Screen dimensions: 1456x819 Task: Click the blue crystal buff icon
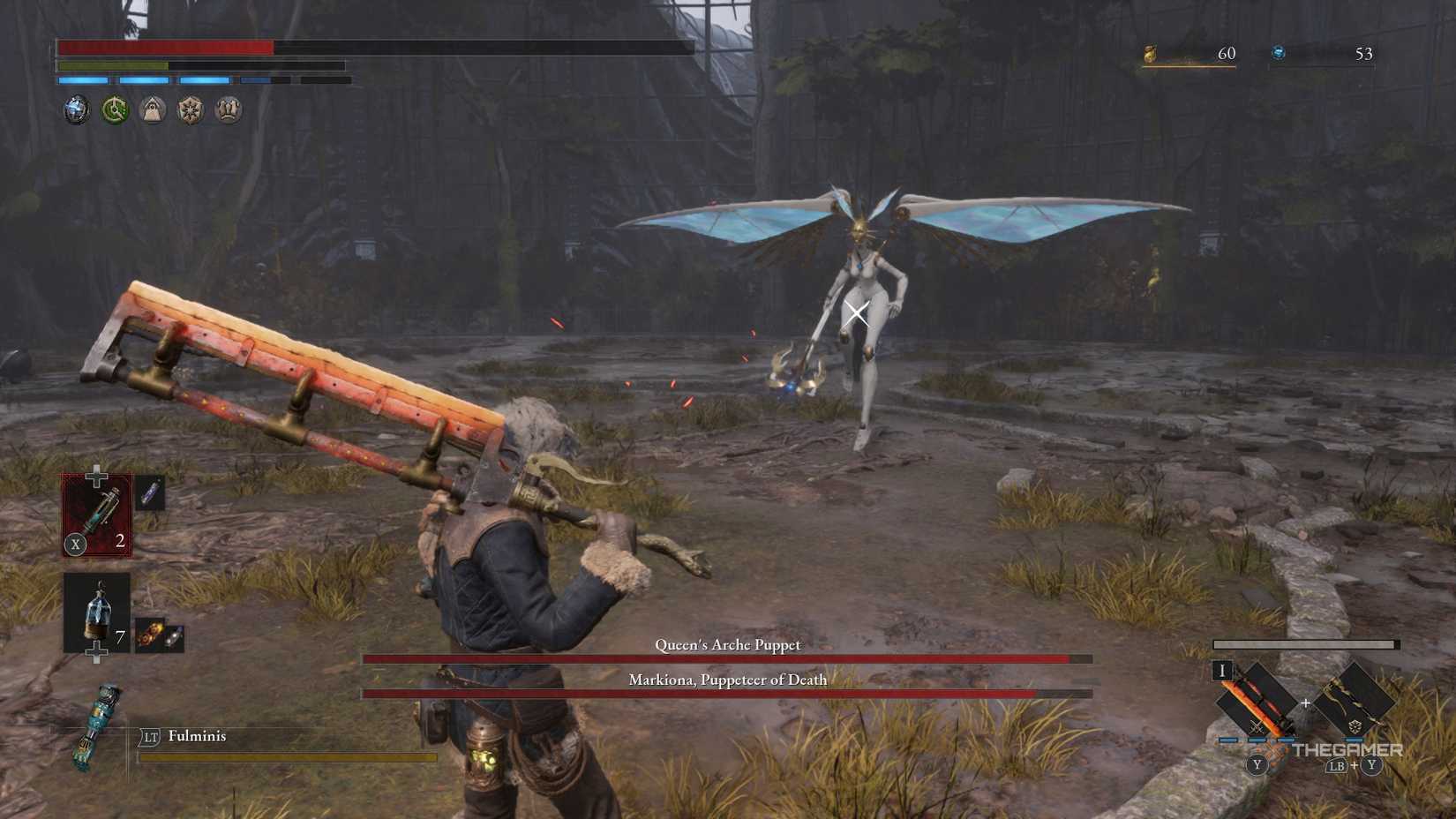pyautogui.click(x=76, y=109)
